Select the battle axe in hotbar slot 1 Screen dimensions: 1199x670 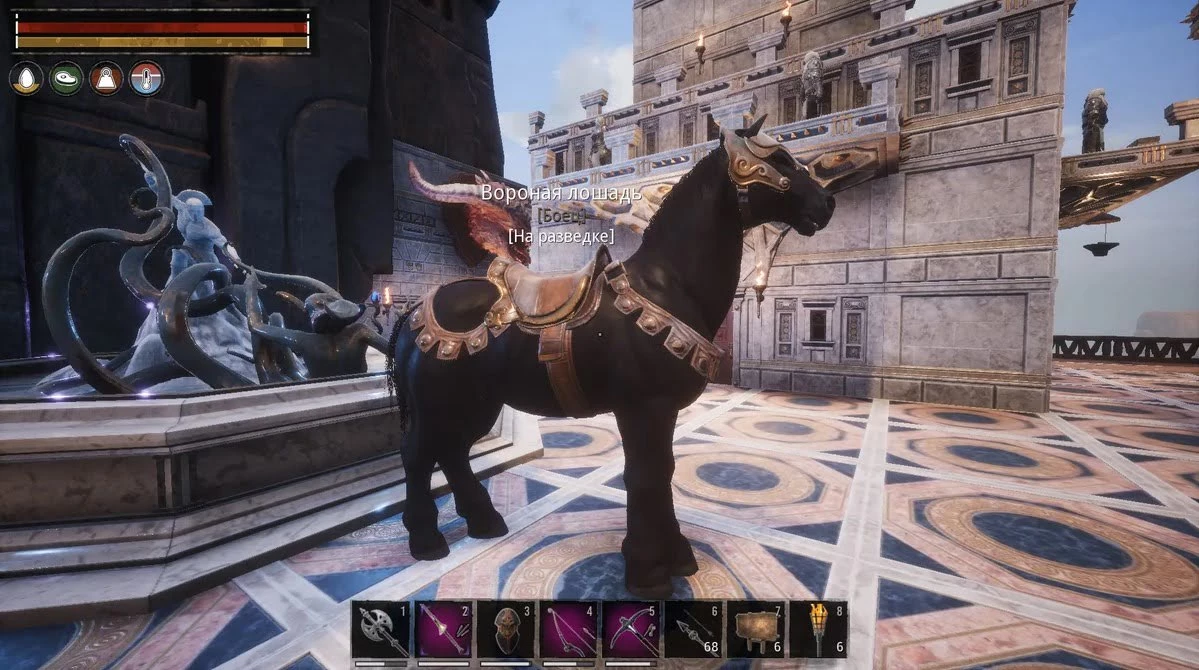point(381,629)
